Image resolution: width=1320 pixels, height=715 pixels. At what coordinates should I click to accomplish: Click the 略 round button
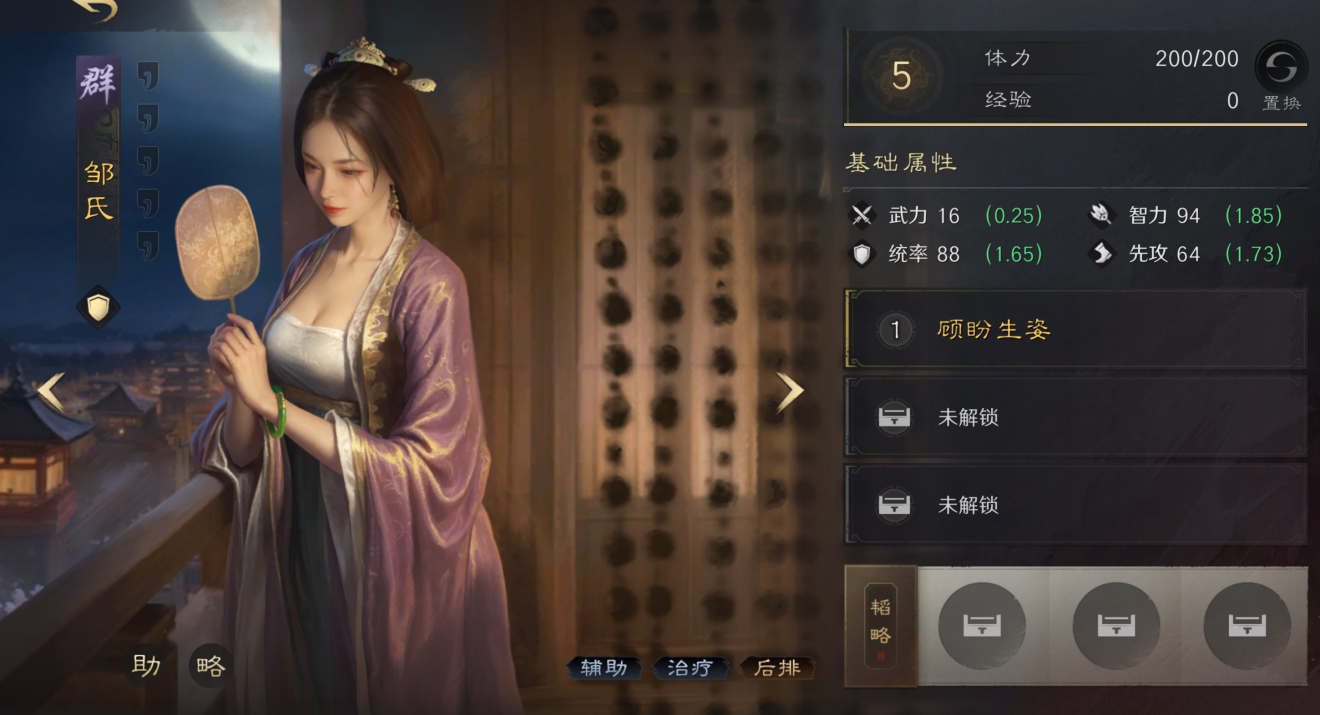[x=210, y=666]
